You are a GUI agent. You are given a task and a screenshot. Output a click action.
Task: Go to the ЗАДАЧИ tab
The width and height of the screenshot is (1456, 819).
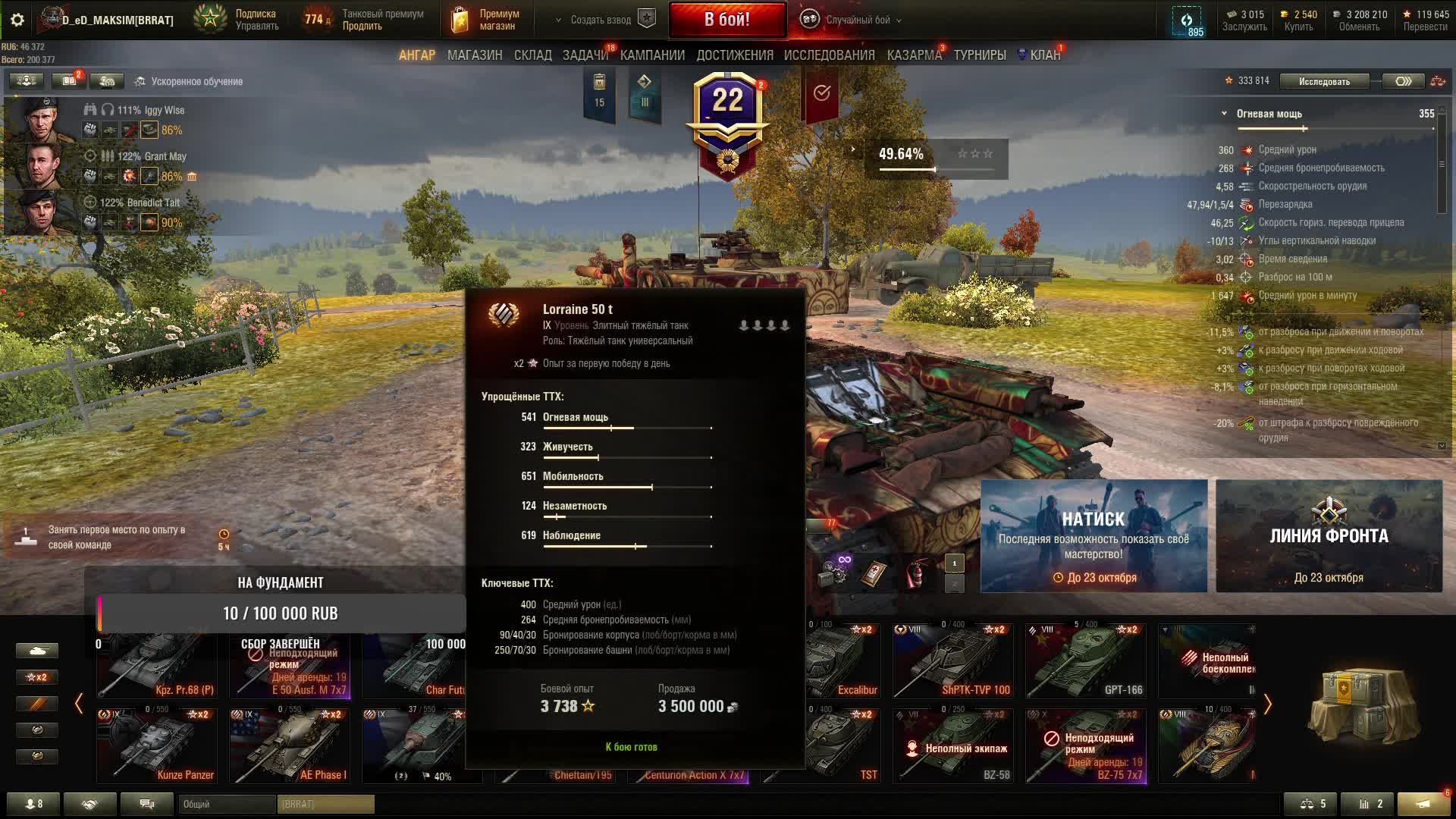tap(585, 55)
